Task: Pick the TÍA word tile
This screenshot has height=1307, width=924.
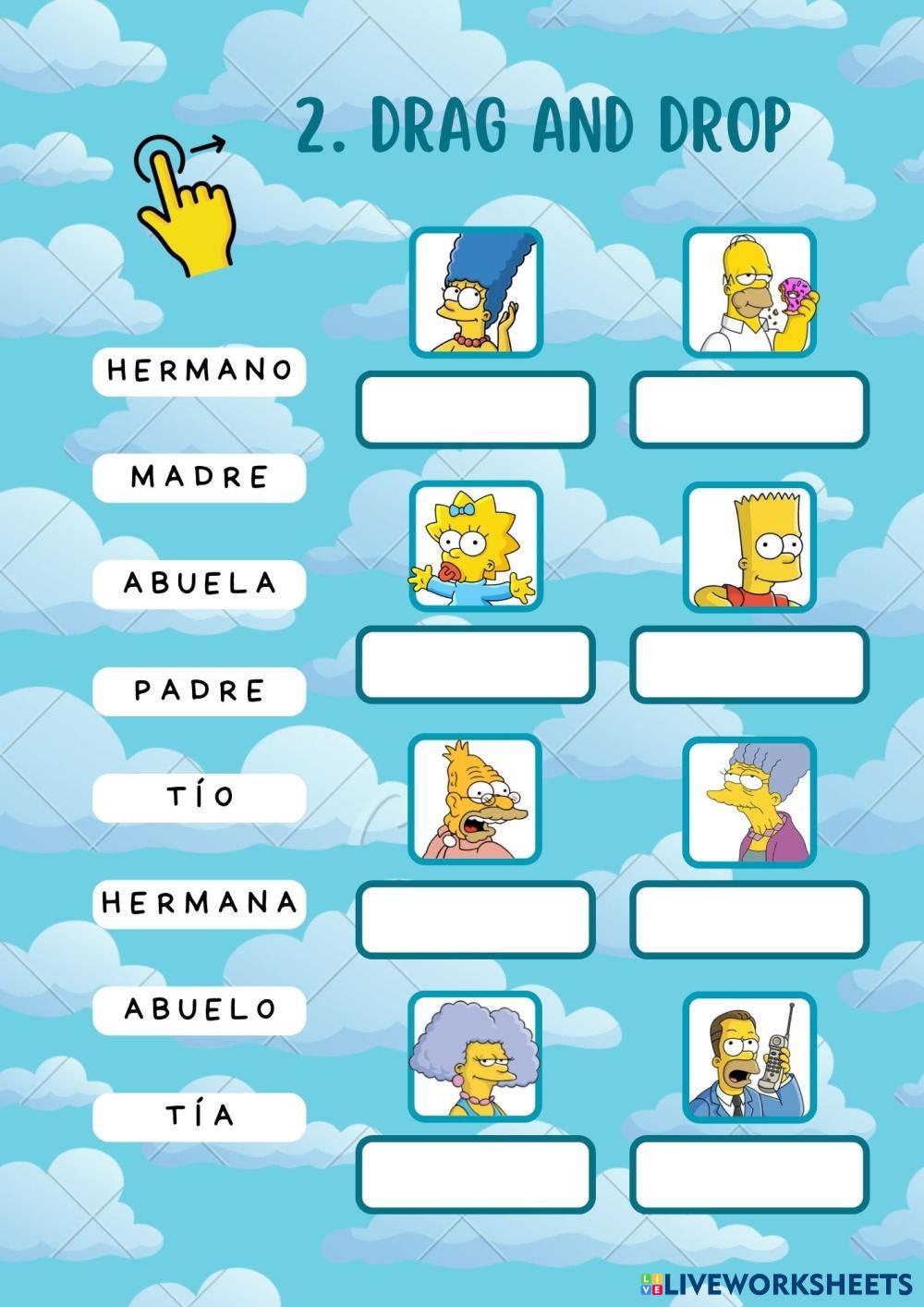Action: (x=199, y=1116)
